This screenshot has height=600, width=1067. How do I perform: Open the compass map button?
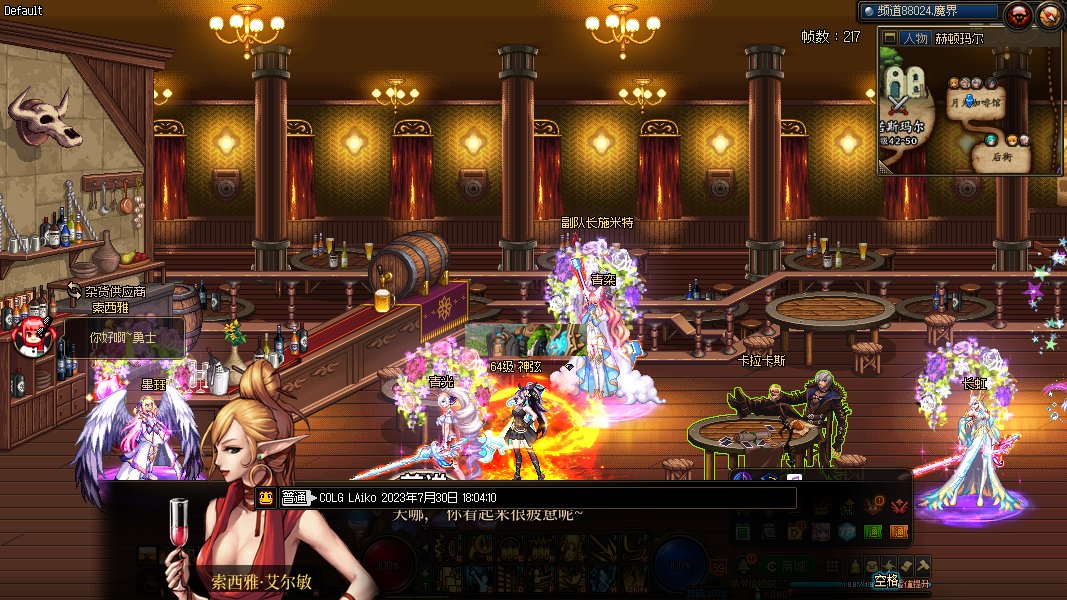pyautogui.click(x=1049, y=14)
